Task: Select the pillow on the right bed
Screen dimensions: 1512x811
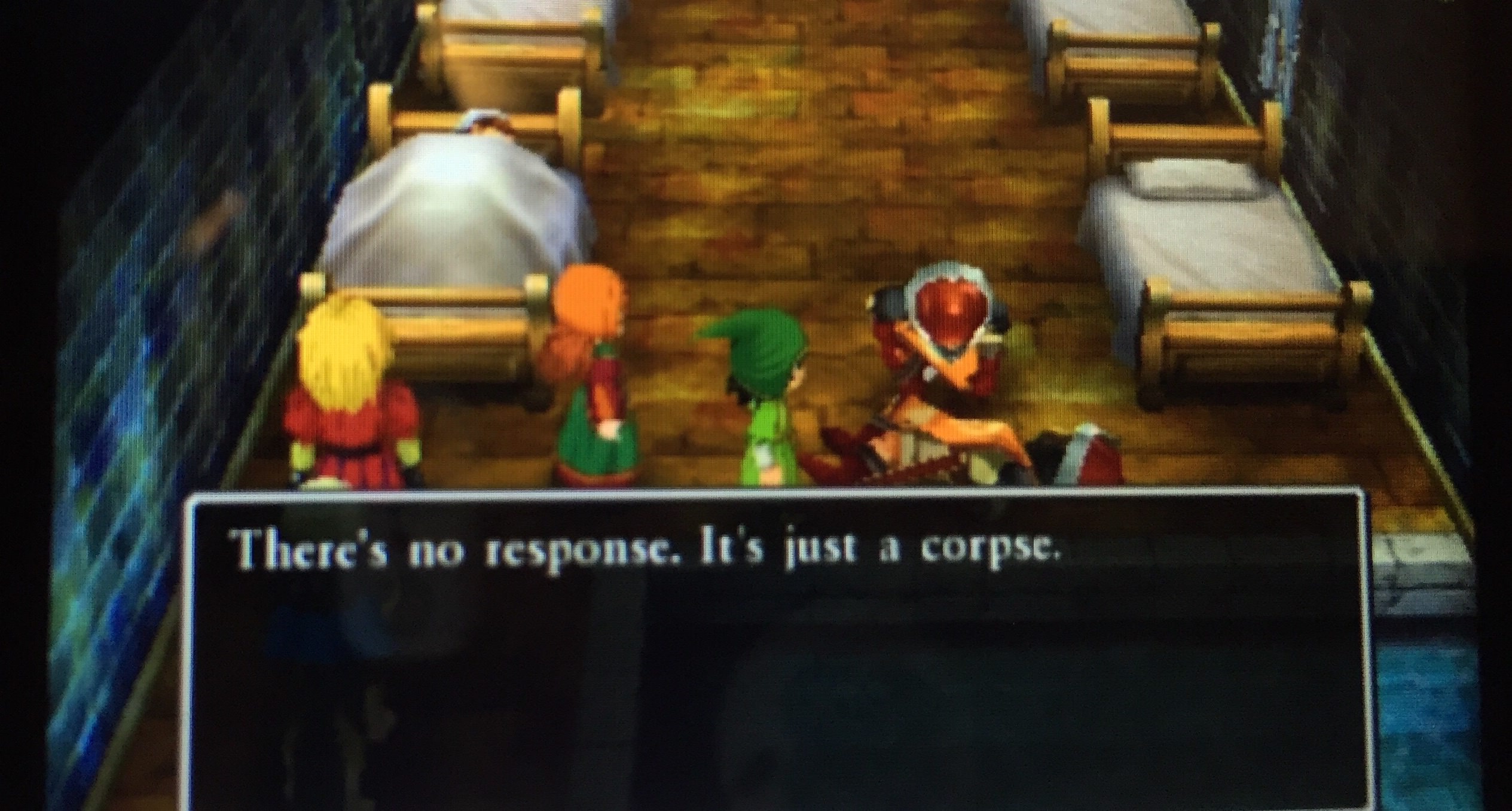Action: pyautogui.click(x=1190, y=173)
